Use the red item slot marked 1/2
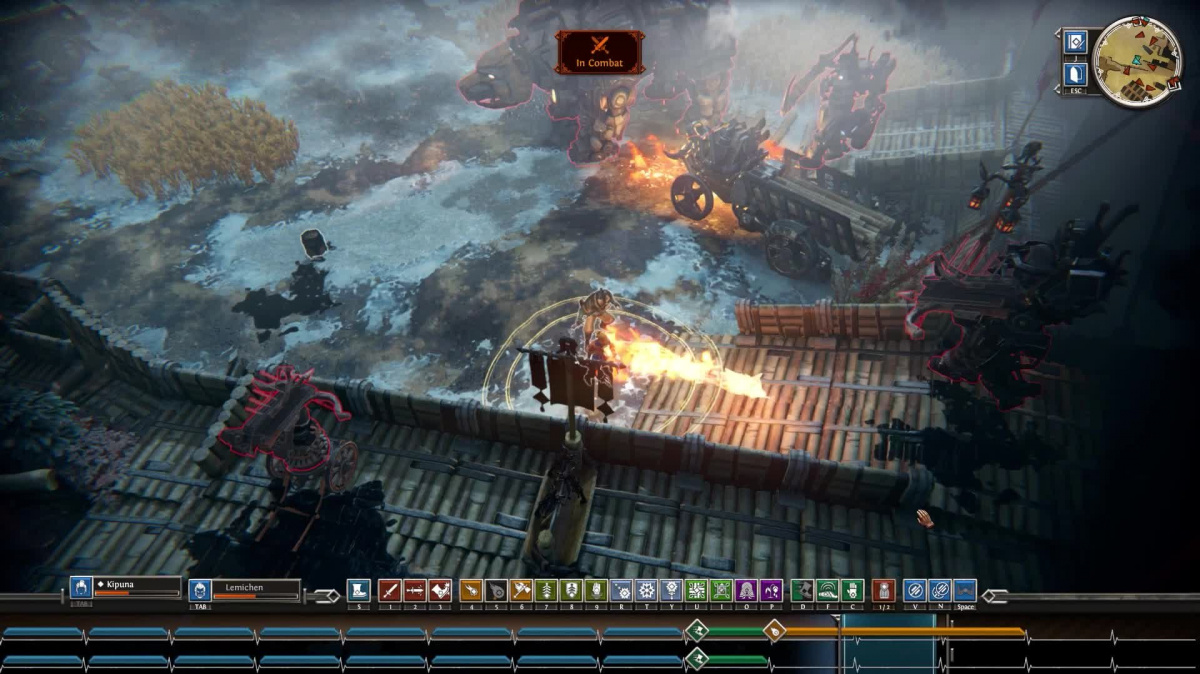This screenshot has width=1200, height=674. coord(883,590)
